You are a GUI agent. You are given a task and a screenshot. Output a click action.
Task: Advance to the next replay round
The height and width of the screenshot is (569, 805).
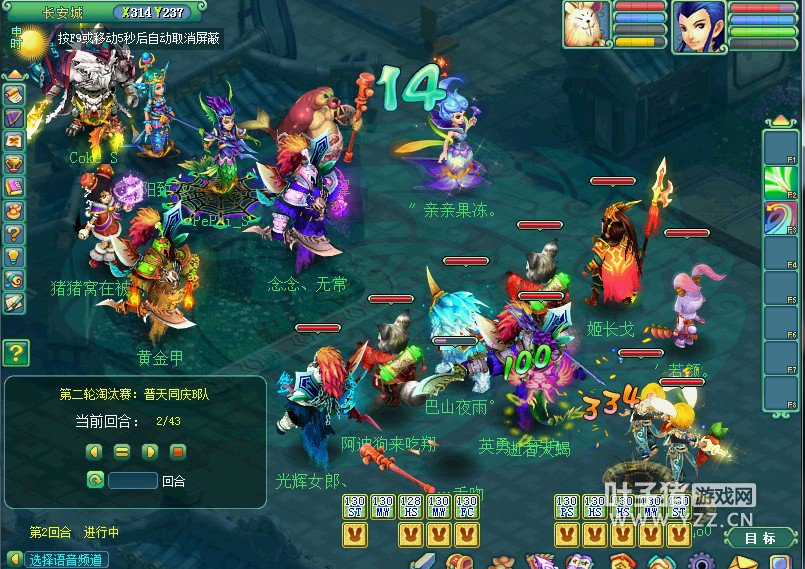149,451
